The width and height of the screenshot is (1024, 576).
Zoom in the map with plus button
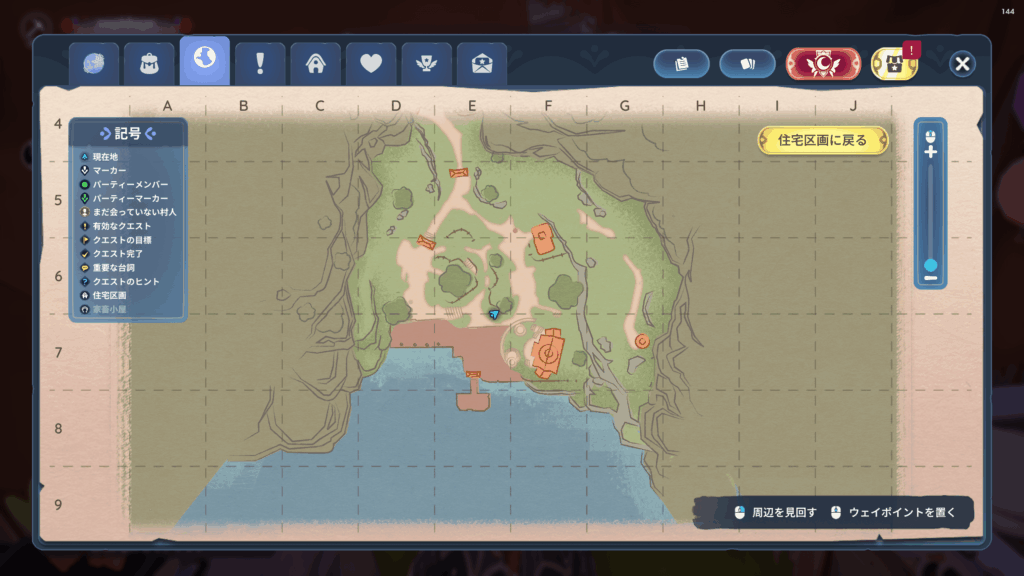tap(931, 152)
